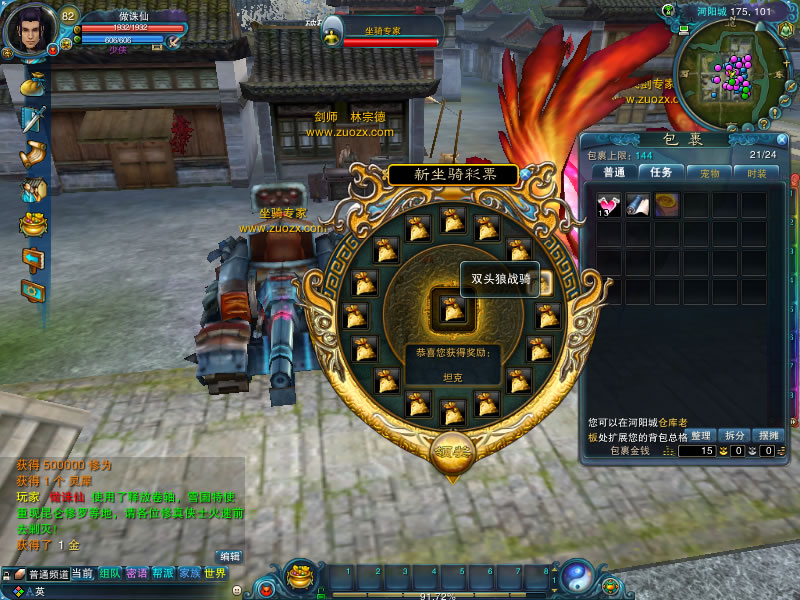Open the sword and book sidebar icon
The height and width of the screenshot is (600, 800).
[33, 118]
